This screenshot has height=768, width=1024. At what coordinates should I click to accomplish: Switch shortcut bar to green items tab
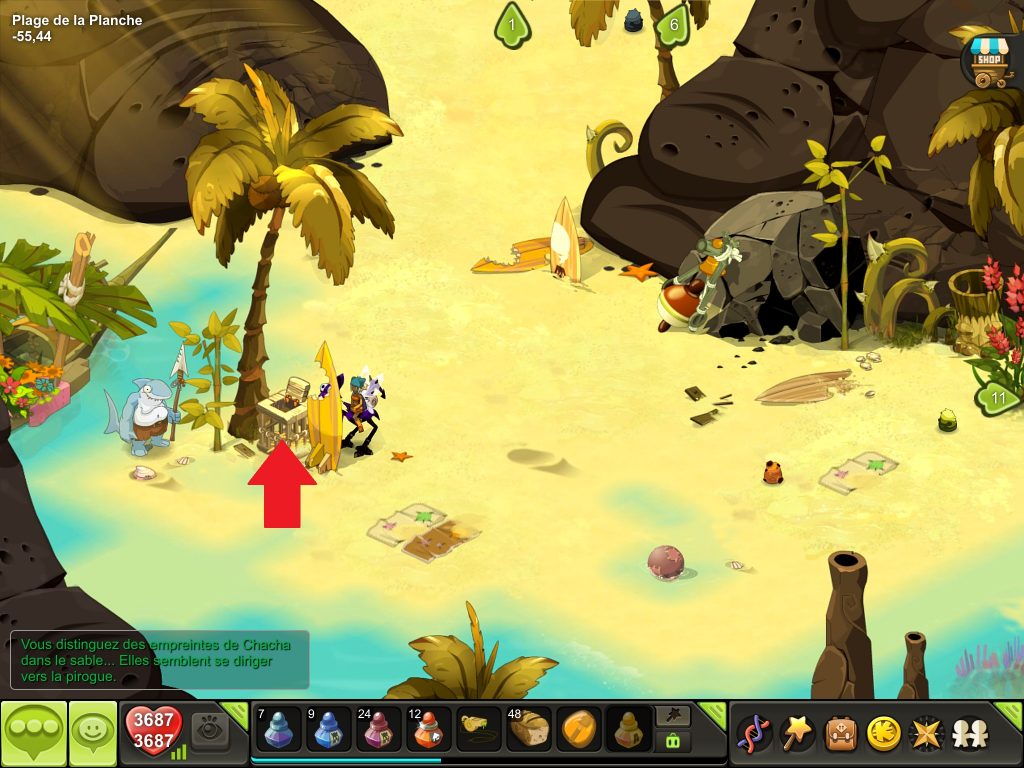click(x=671, y=742)
